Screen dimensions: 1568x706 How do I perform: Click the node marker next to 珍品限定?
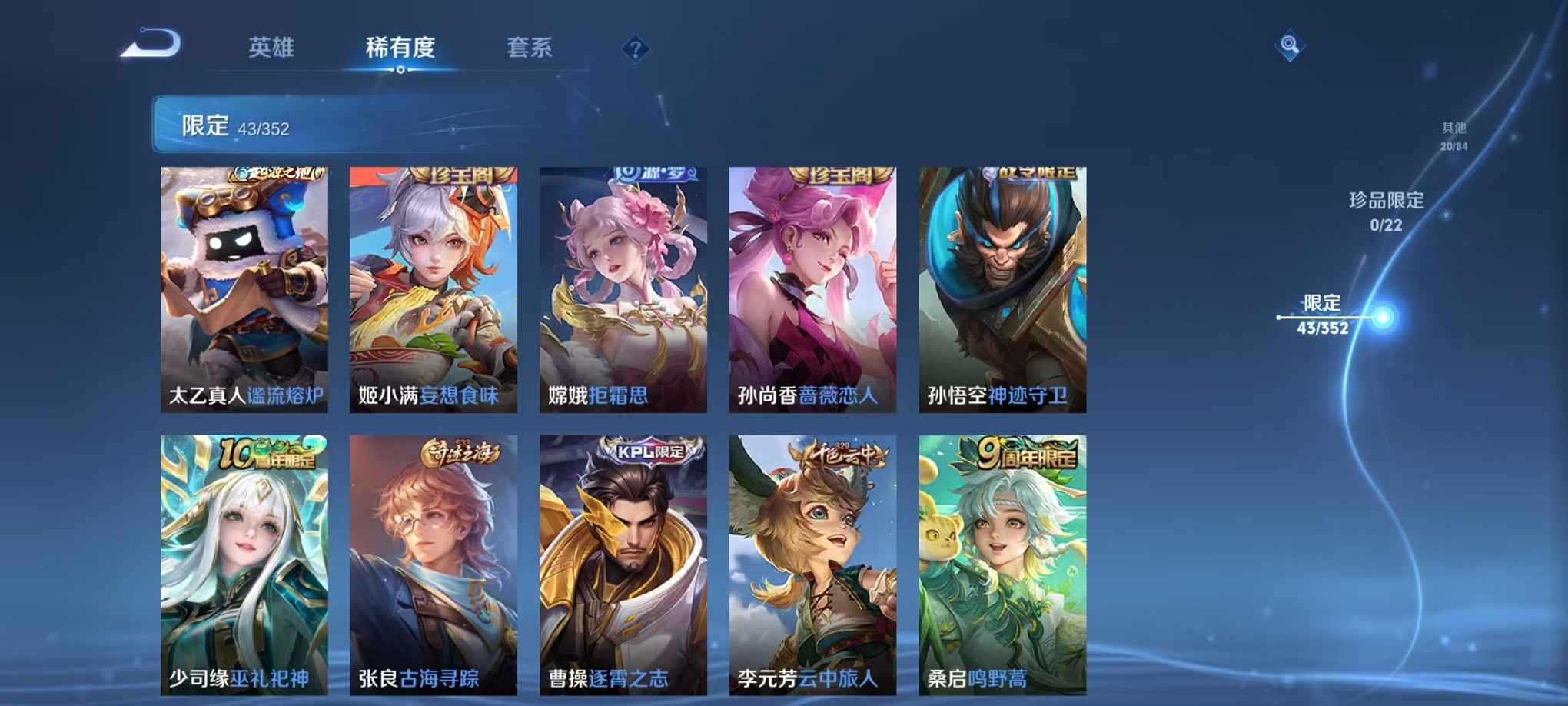tap(1447, 215)
